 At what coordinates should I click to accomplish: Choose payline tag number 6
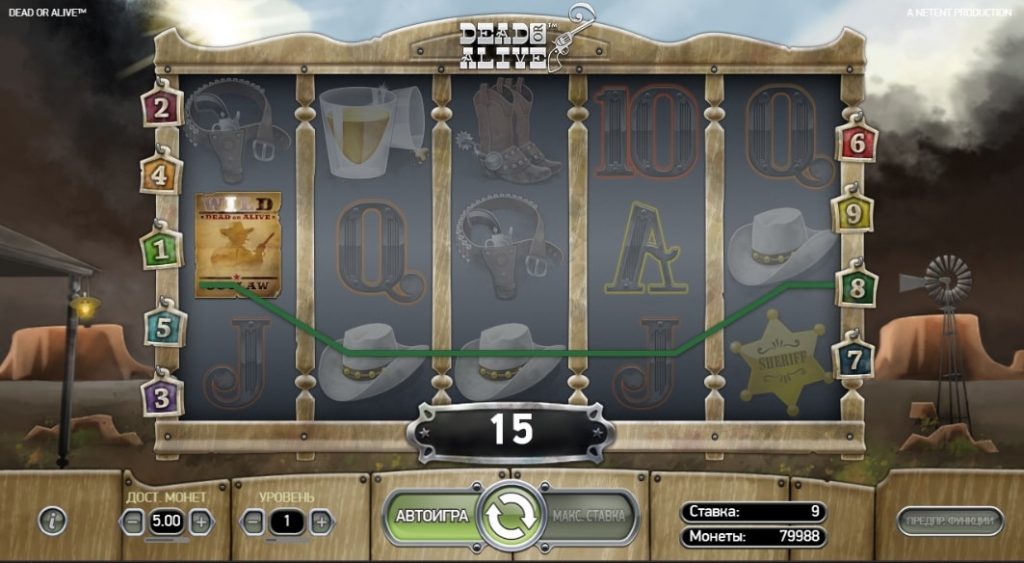856,143
